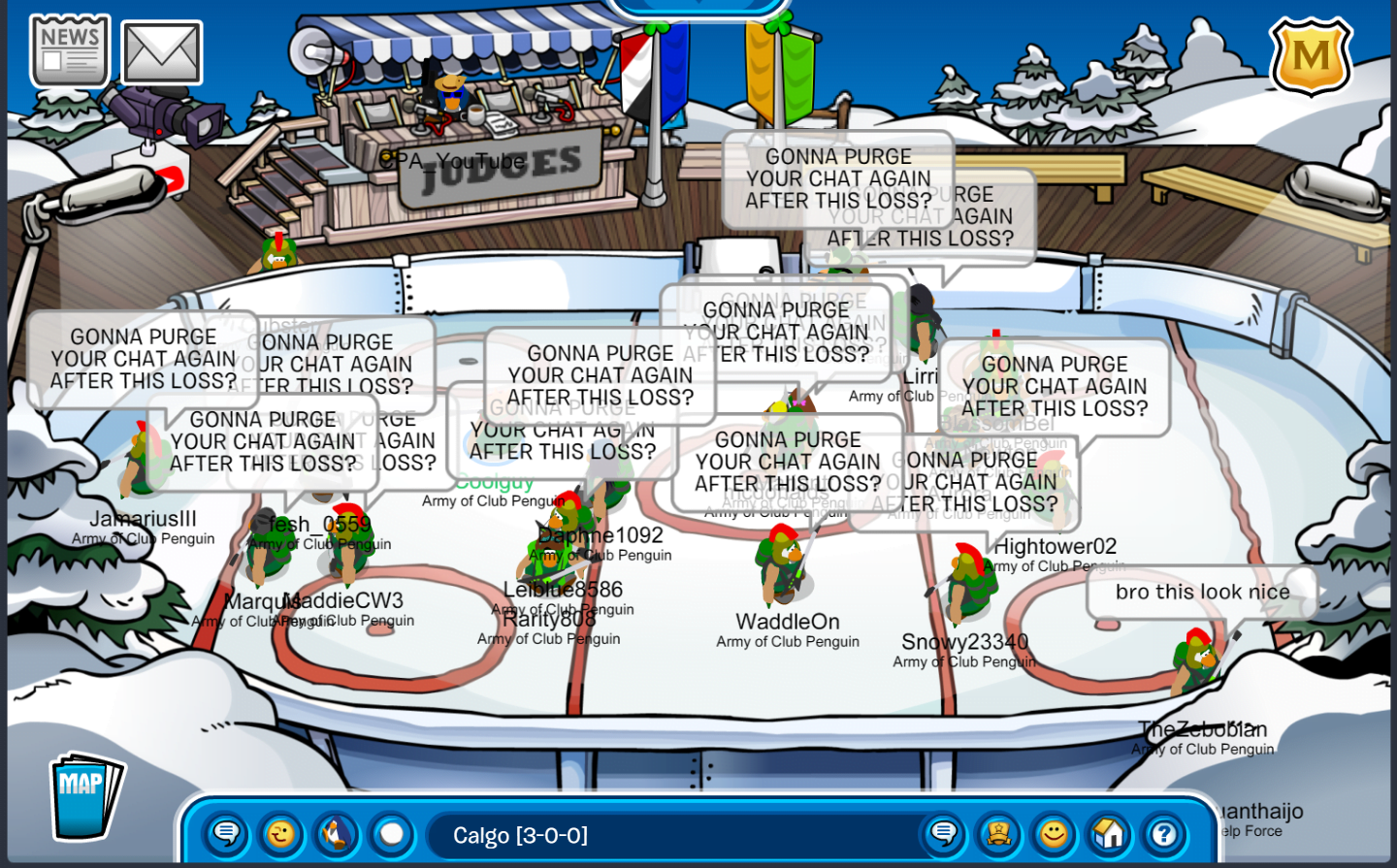Viewport: 1397px width, 868px height.
Task: Open the quick chat messages menu
Action: pos(227,834)
